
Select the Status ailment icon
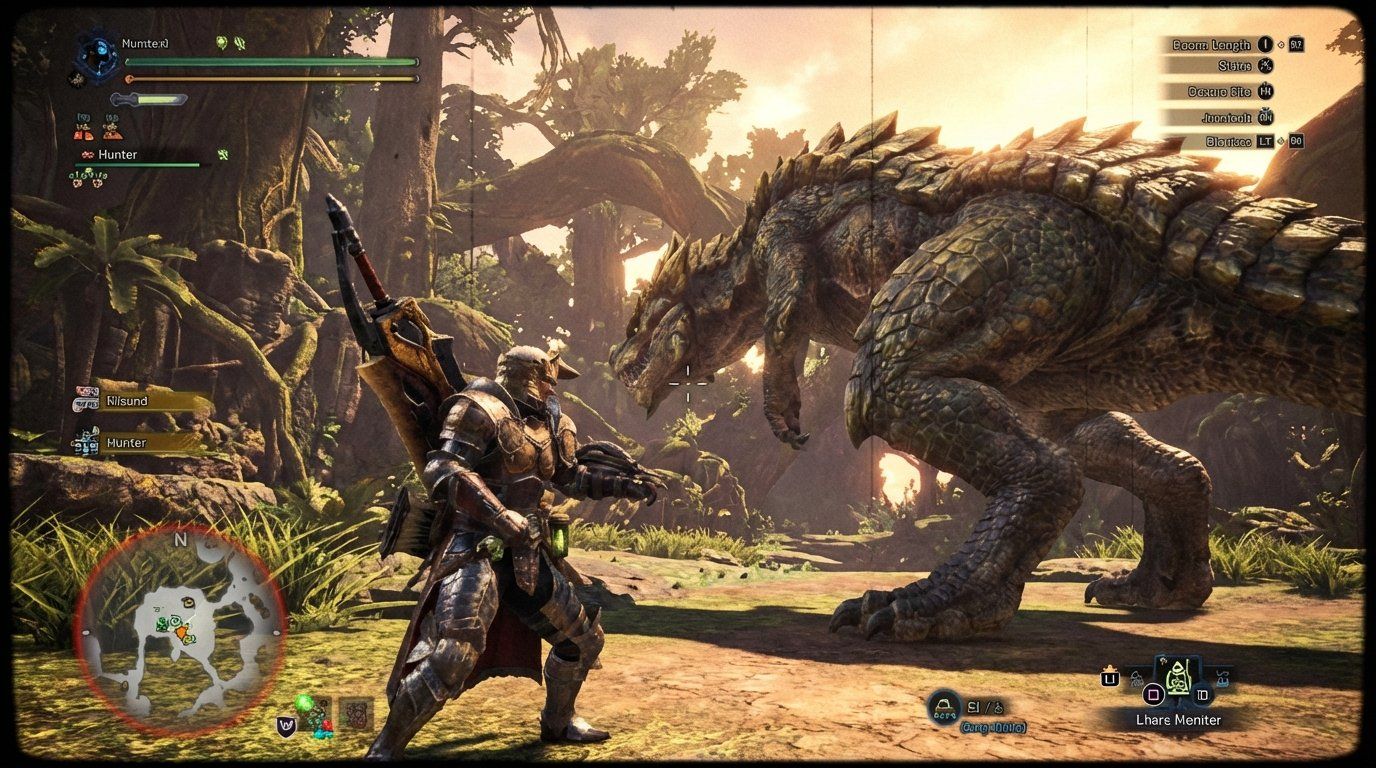point(1267,66)
